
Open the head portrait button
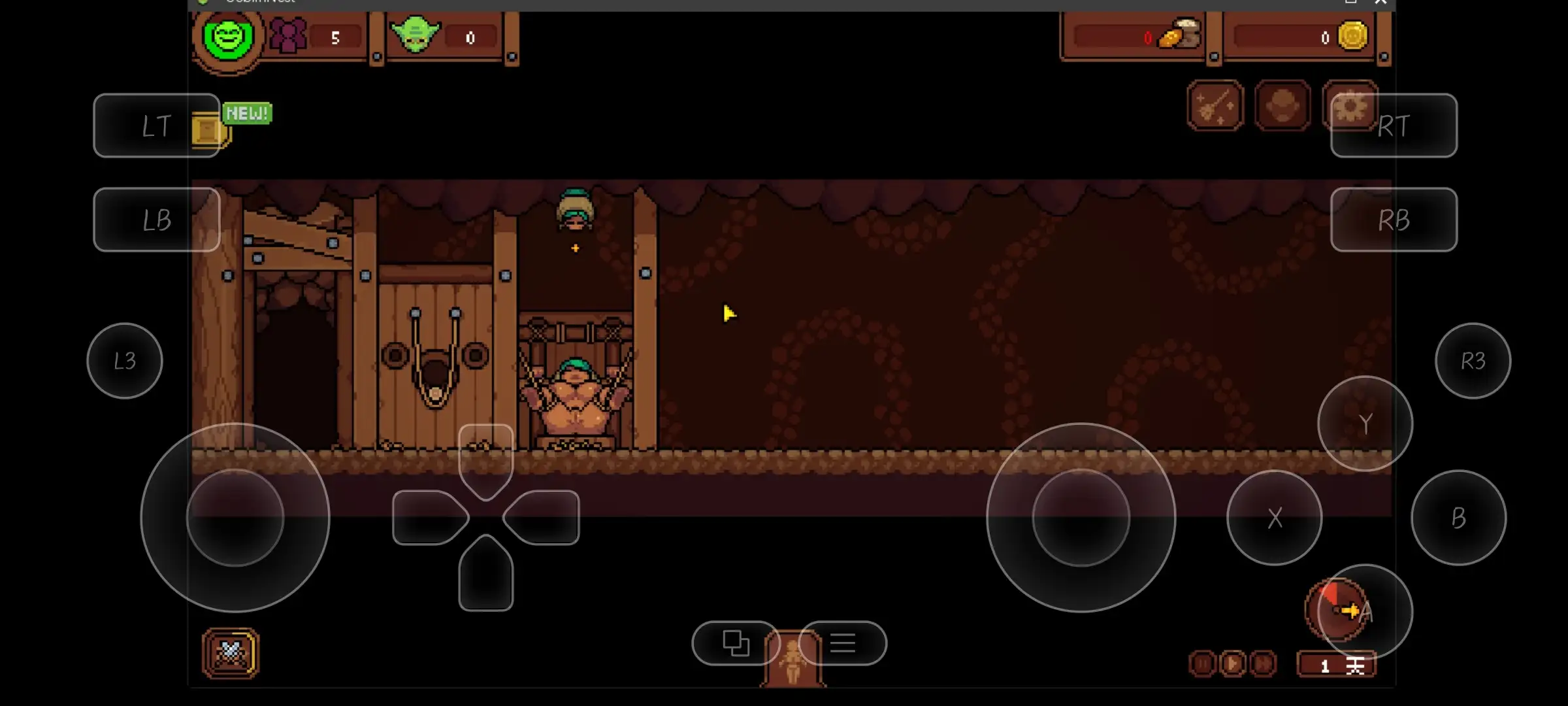point(1282,106)
